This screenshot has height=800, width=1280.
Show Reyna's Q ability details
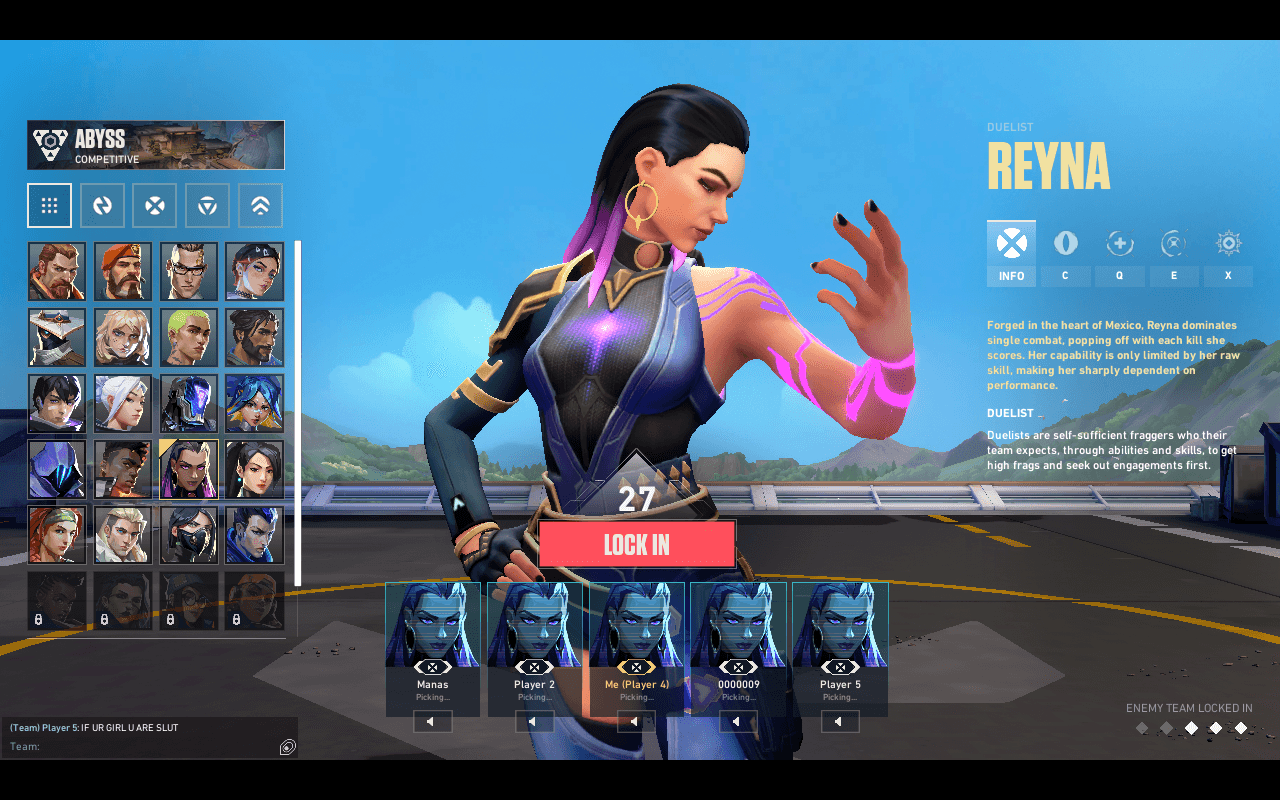click(x=1120, y=254)
